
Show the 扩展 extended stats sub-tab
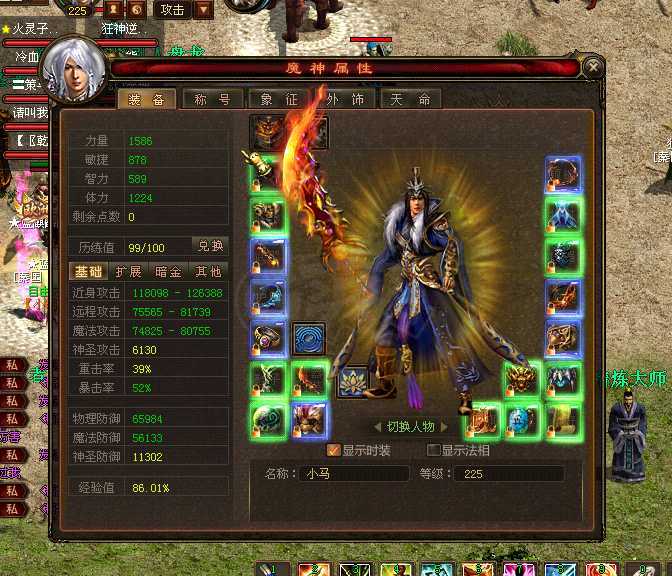(128, 271)
